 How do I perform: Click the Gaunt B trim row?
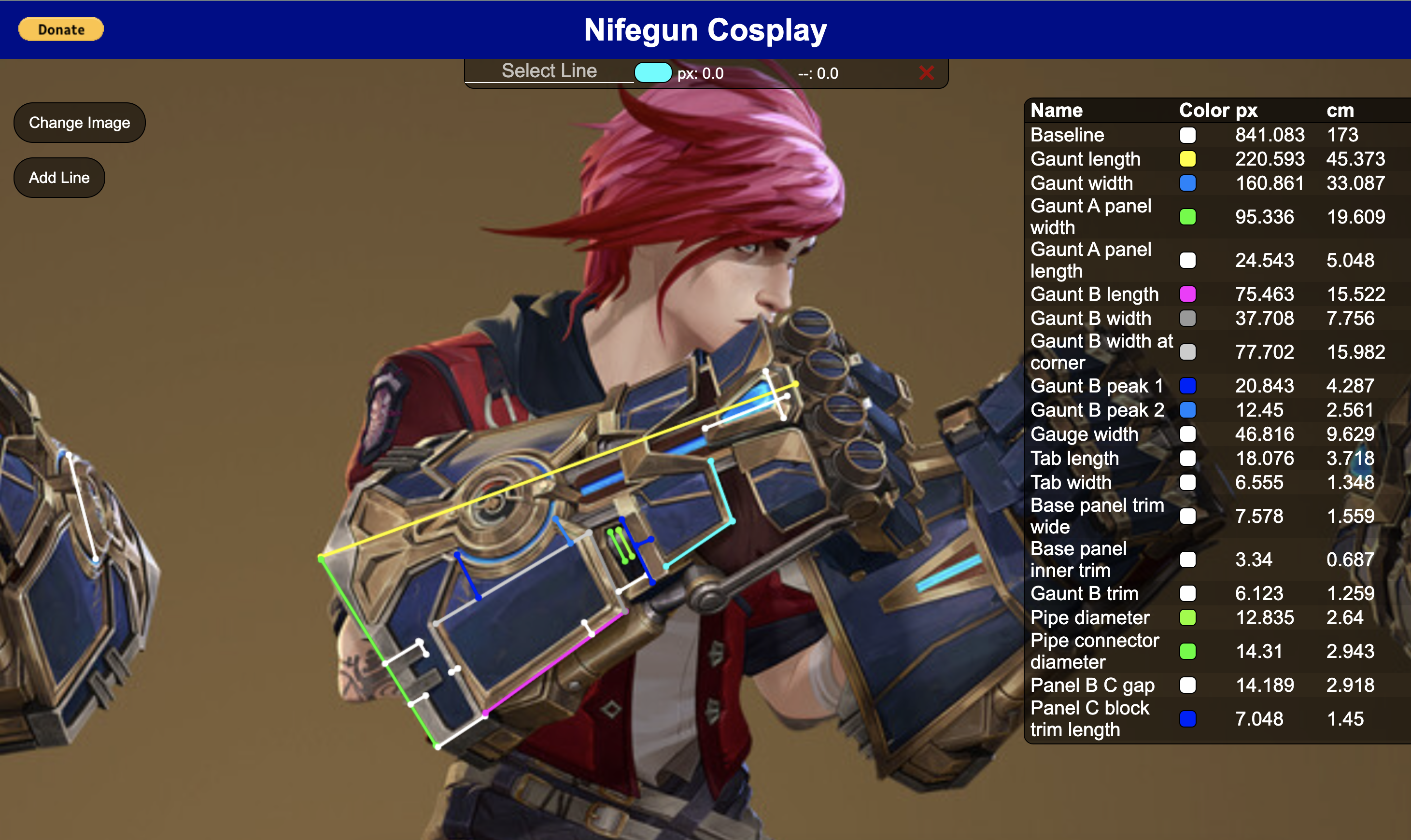(1084, 593)
